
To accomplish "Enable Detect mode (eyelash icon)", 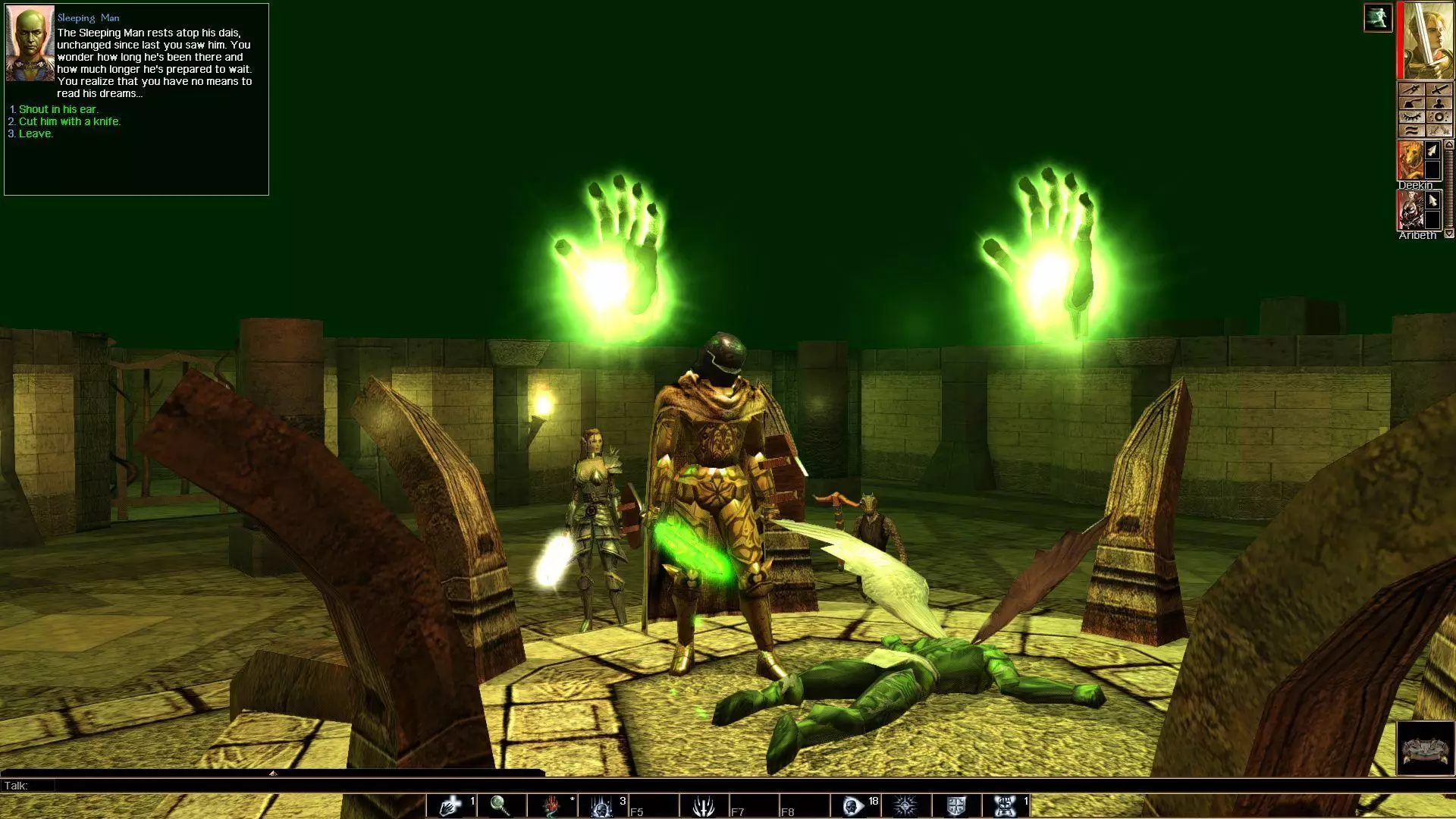I will click(x=1412, y=117).
